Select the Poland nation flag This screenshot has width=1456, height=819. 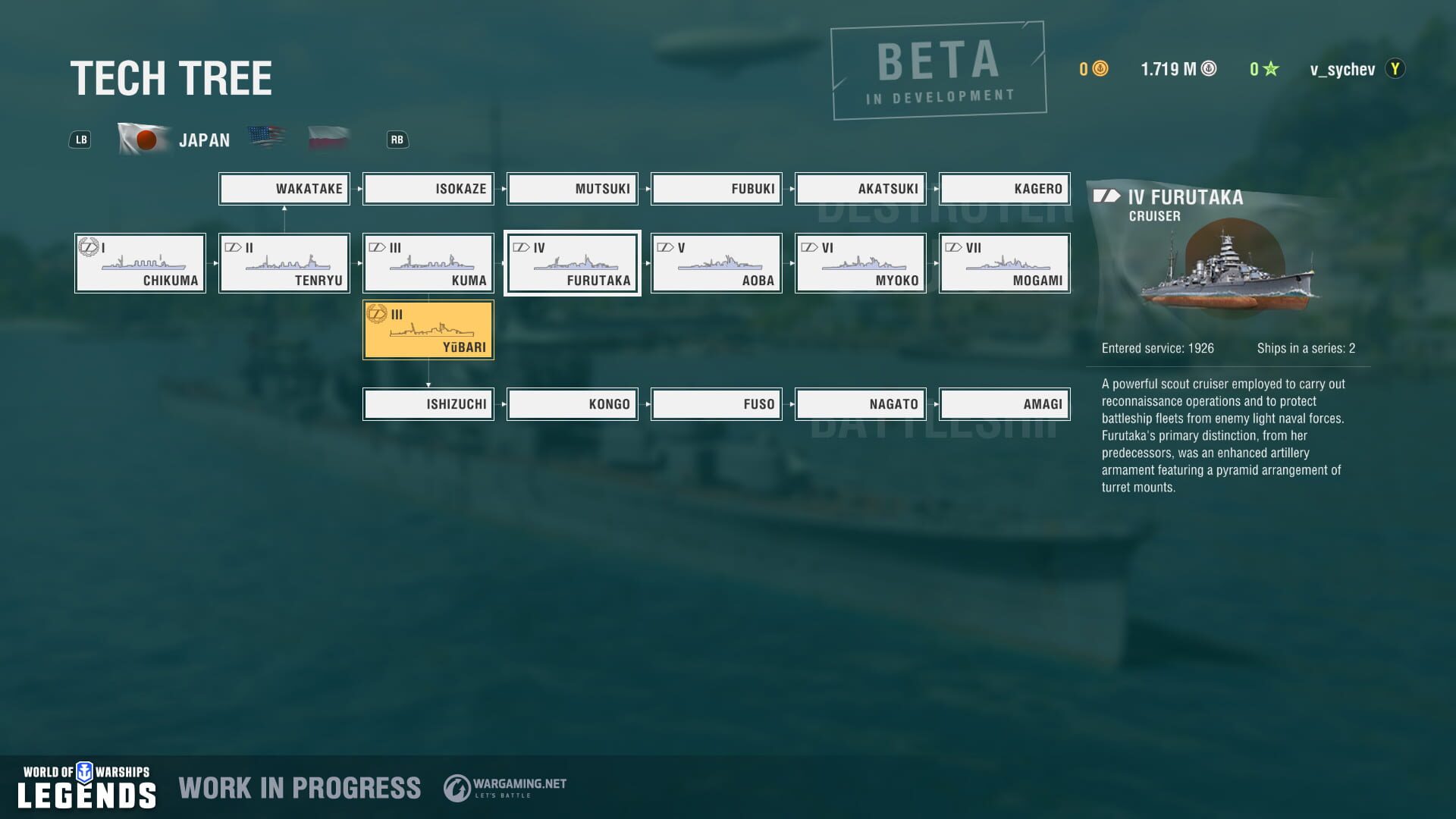pyautogui.click(x=327, y=137)
